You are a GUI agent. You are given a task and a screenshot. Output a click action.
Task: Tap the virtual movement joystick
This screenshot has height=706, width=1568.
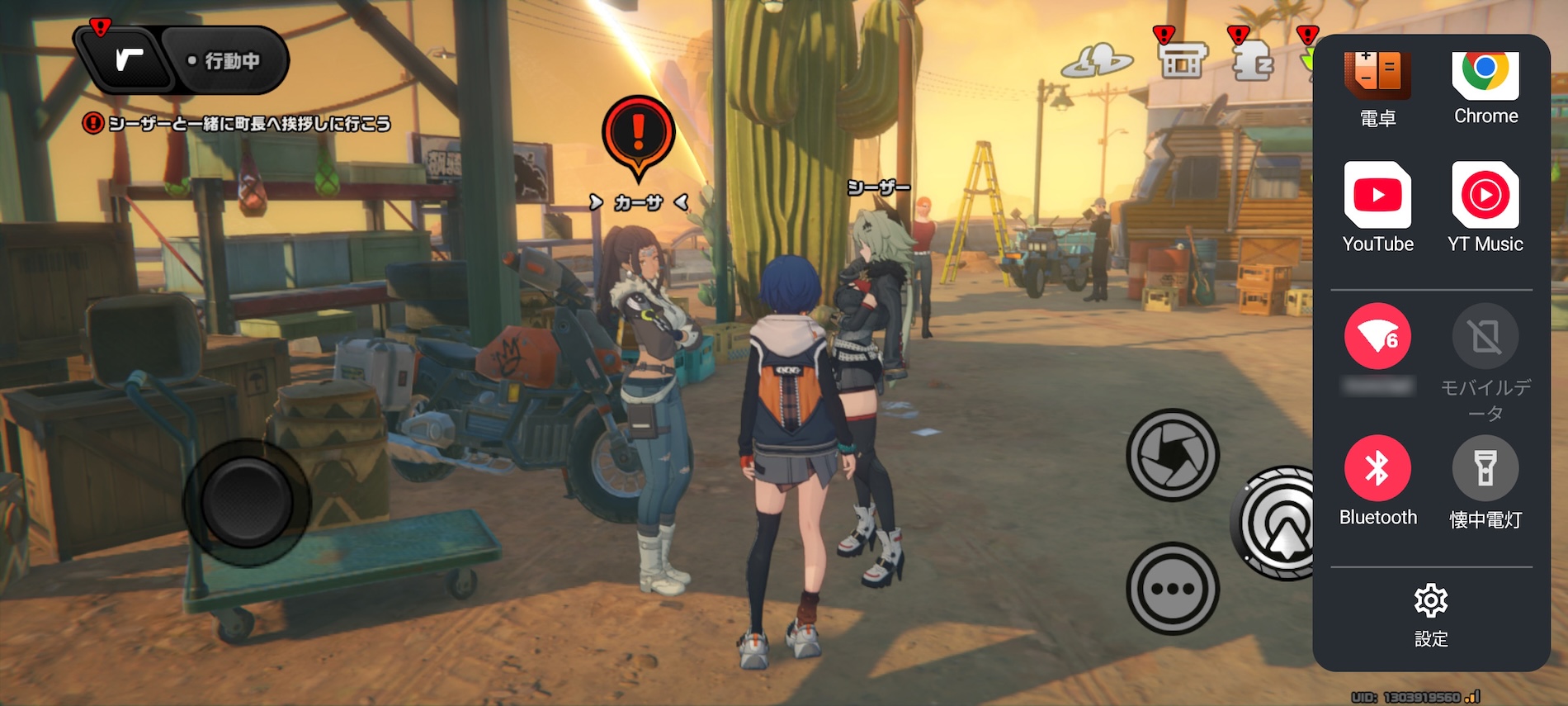[246, 502]
